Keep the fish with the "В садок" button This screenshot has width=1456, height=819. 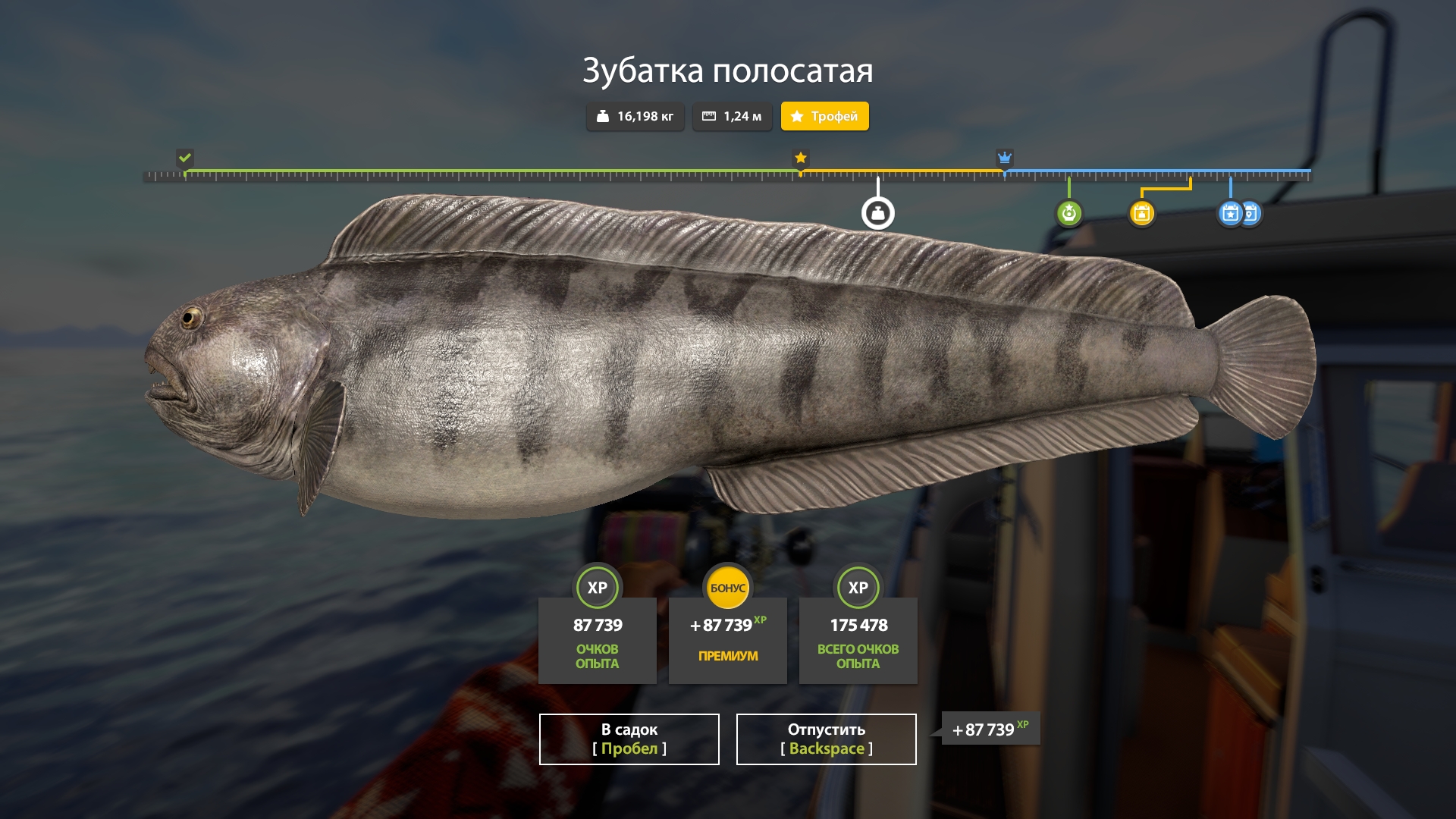[629, 739]
